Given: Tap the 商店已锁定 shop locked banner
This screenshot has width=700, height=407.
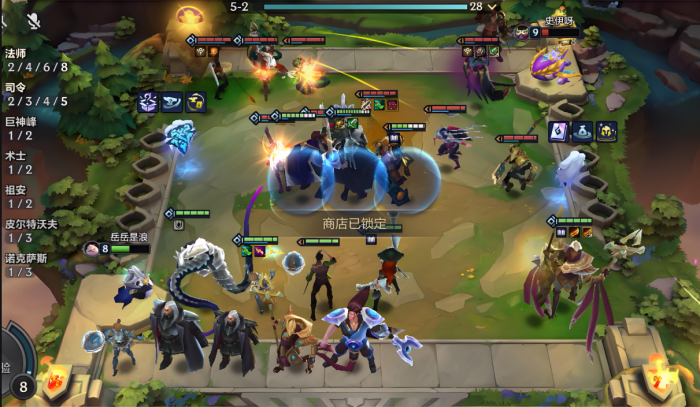Looking at the screenshot, I should coord(352,224).
